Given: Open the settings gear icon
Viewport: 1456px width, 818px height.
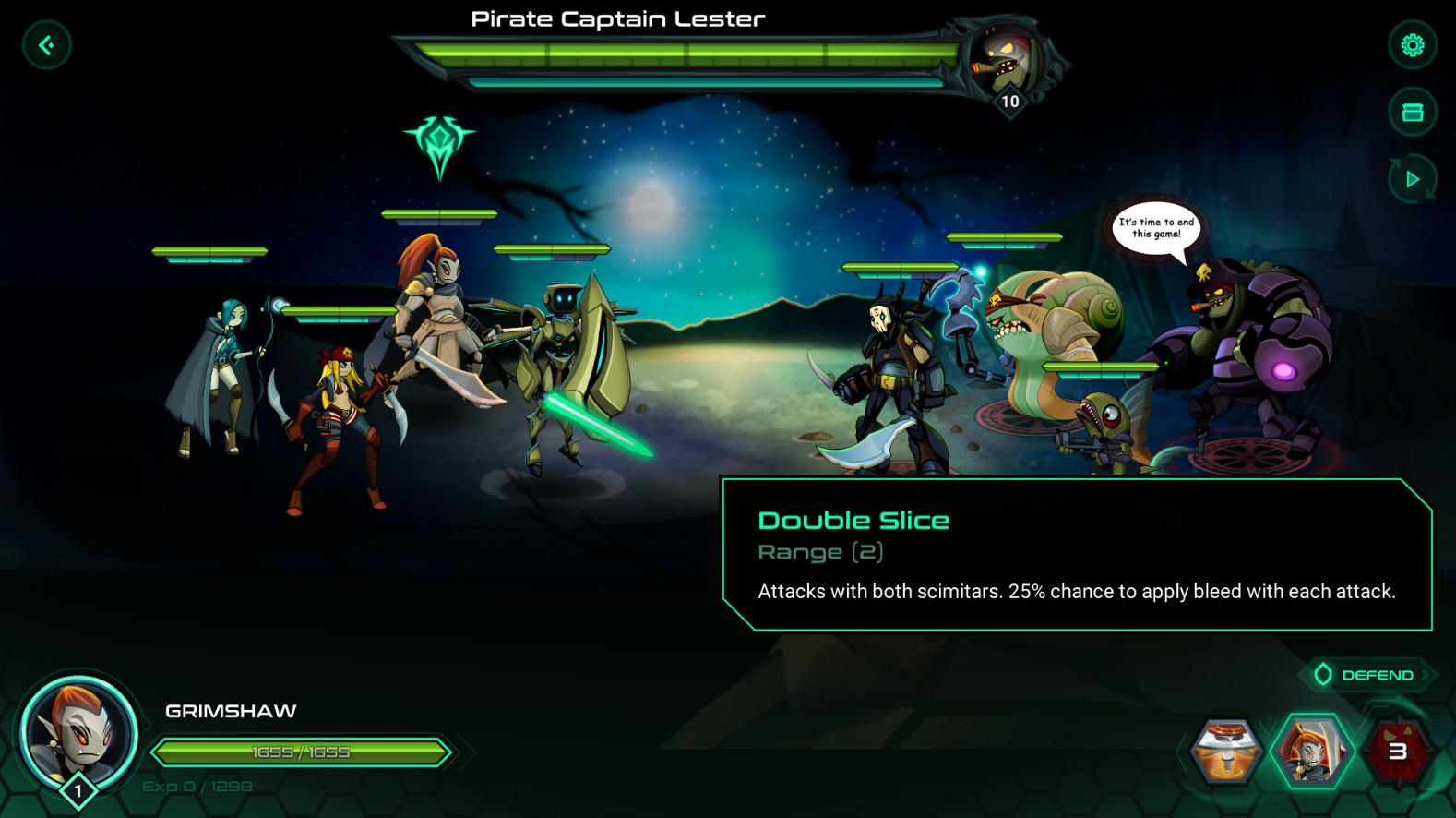Looking at the screenshot, I should tap(1413, 44).
